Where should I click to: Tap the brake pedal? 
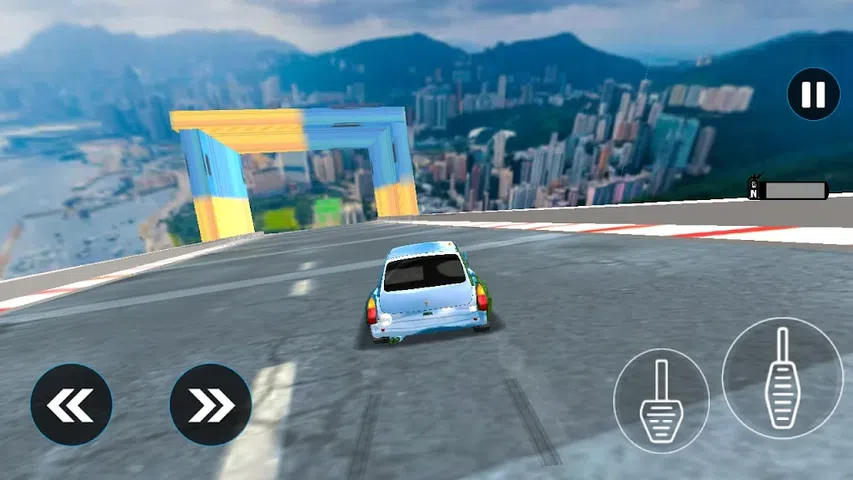661,401
